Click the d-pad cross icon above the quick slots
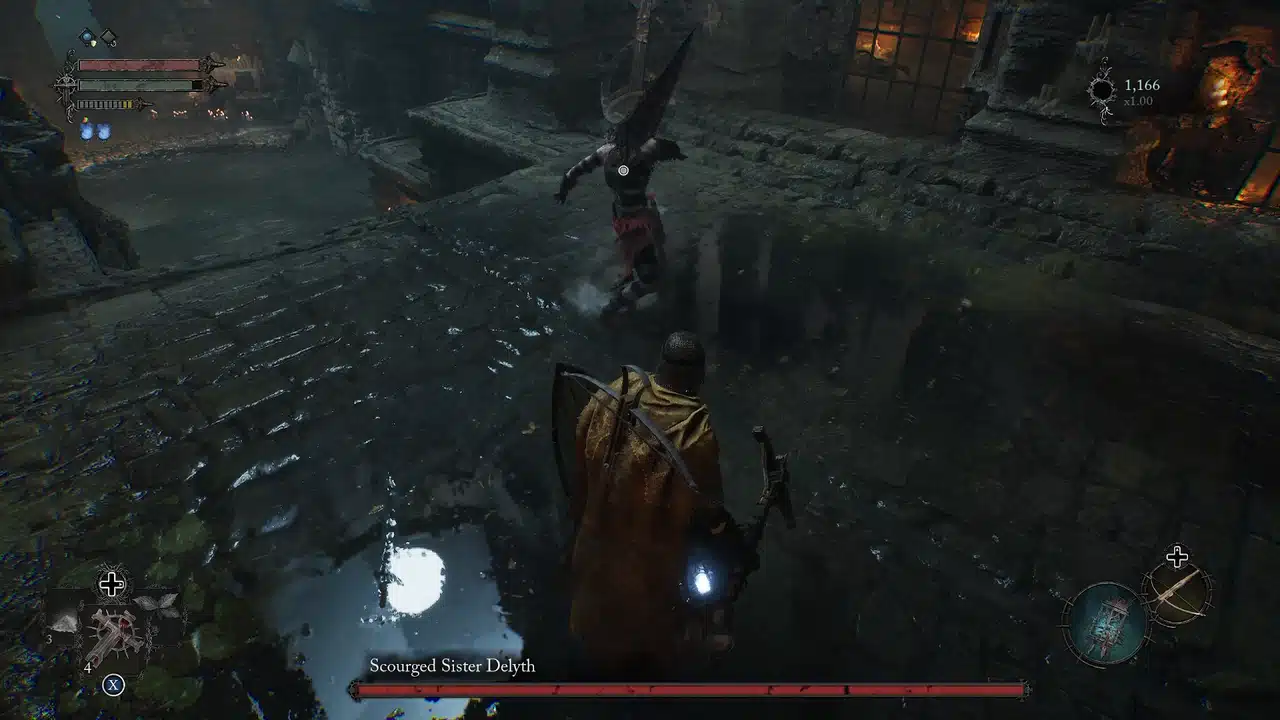The image size is (1280, 720). pyautogui.click(x=112, y=583)
